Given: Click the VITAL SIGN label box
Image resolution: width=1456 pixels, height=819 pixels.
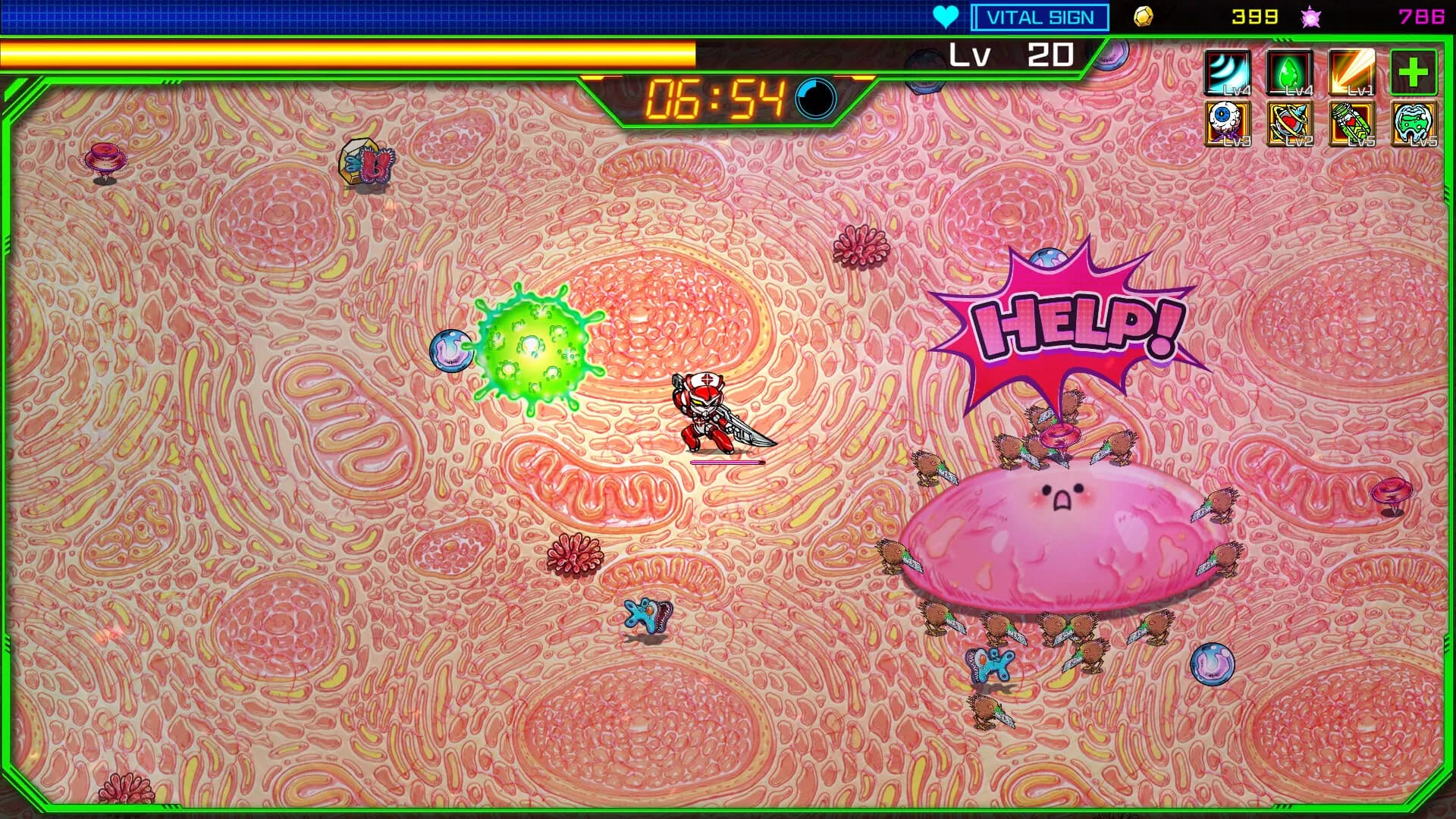Looking at the screenshot, I should 1040,17.
